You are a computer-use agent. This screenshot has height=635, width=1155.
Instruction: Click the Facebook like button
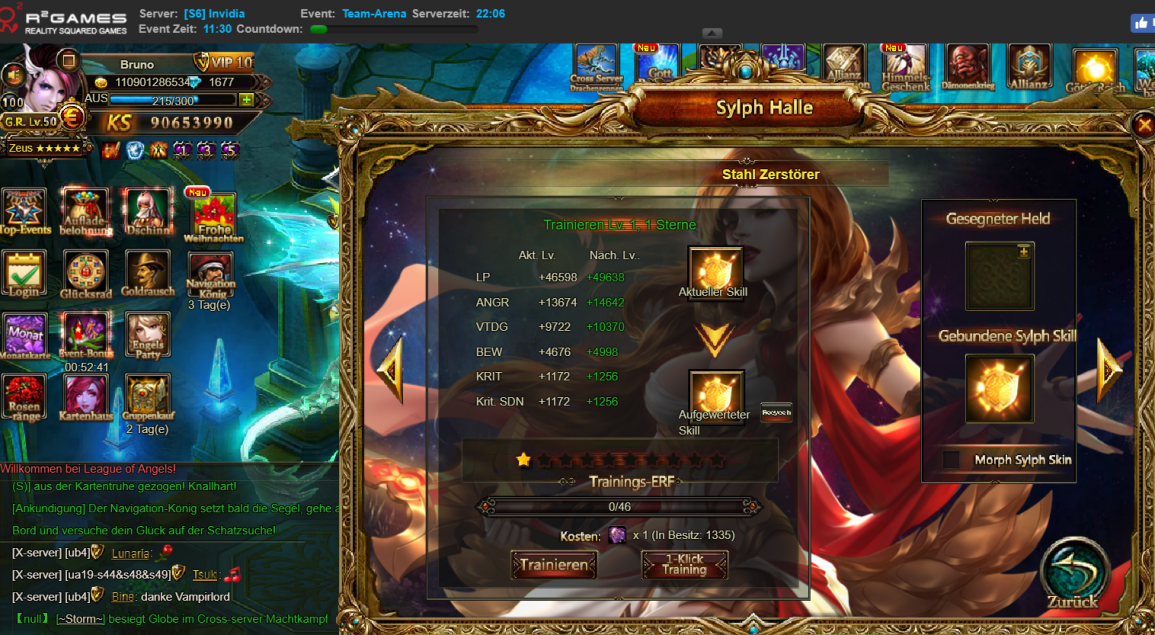click(1142, 23)
